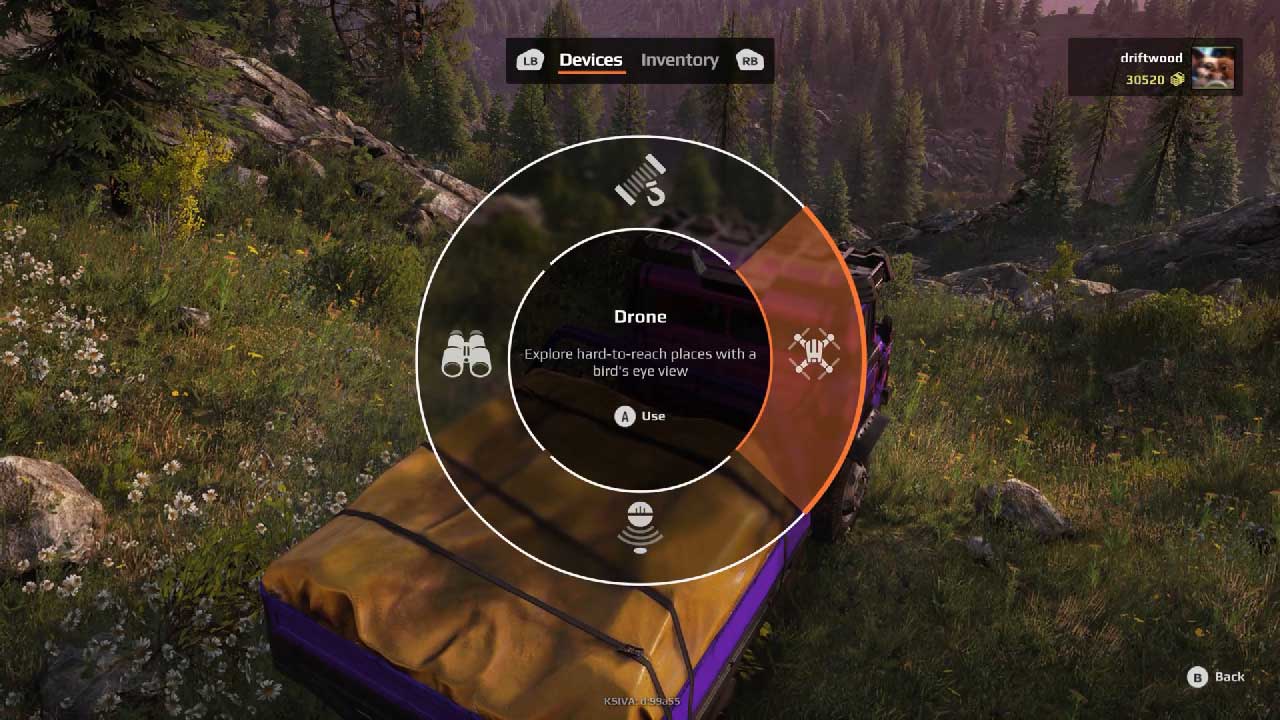Use the Drone from the wheel center
Viewport: 1280px width, 720px height.
tap(640, 416)
